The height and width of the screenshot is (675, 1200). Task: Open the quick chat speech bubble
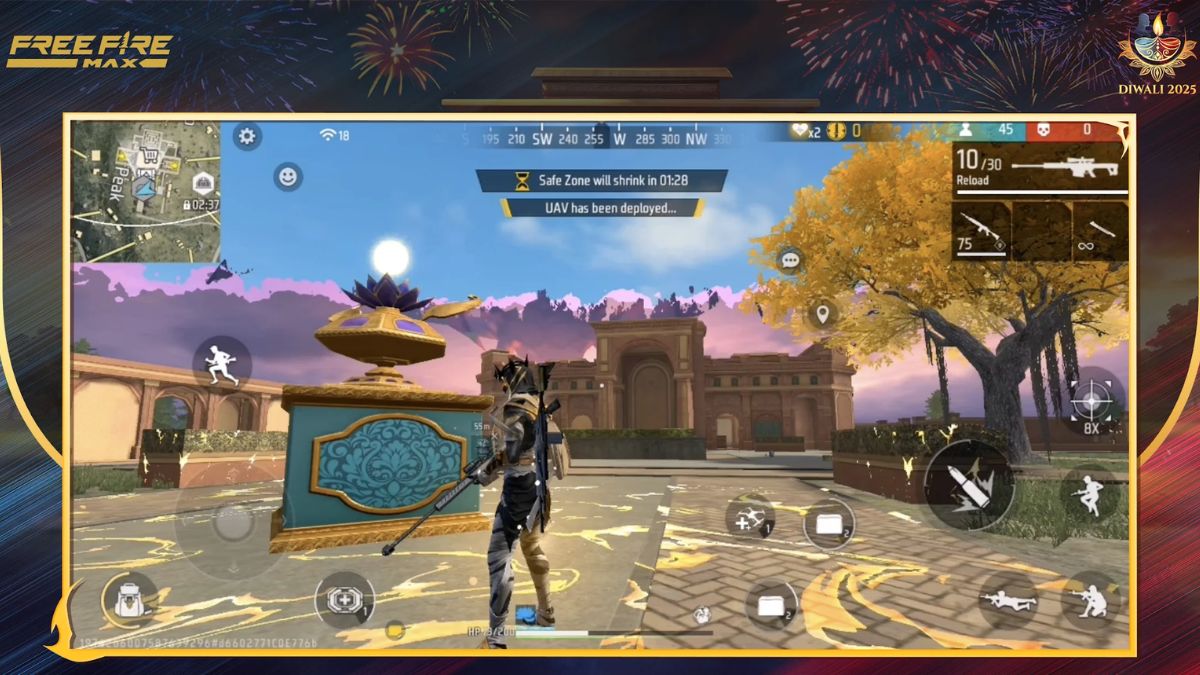(791, 261)
